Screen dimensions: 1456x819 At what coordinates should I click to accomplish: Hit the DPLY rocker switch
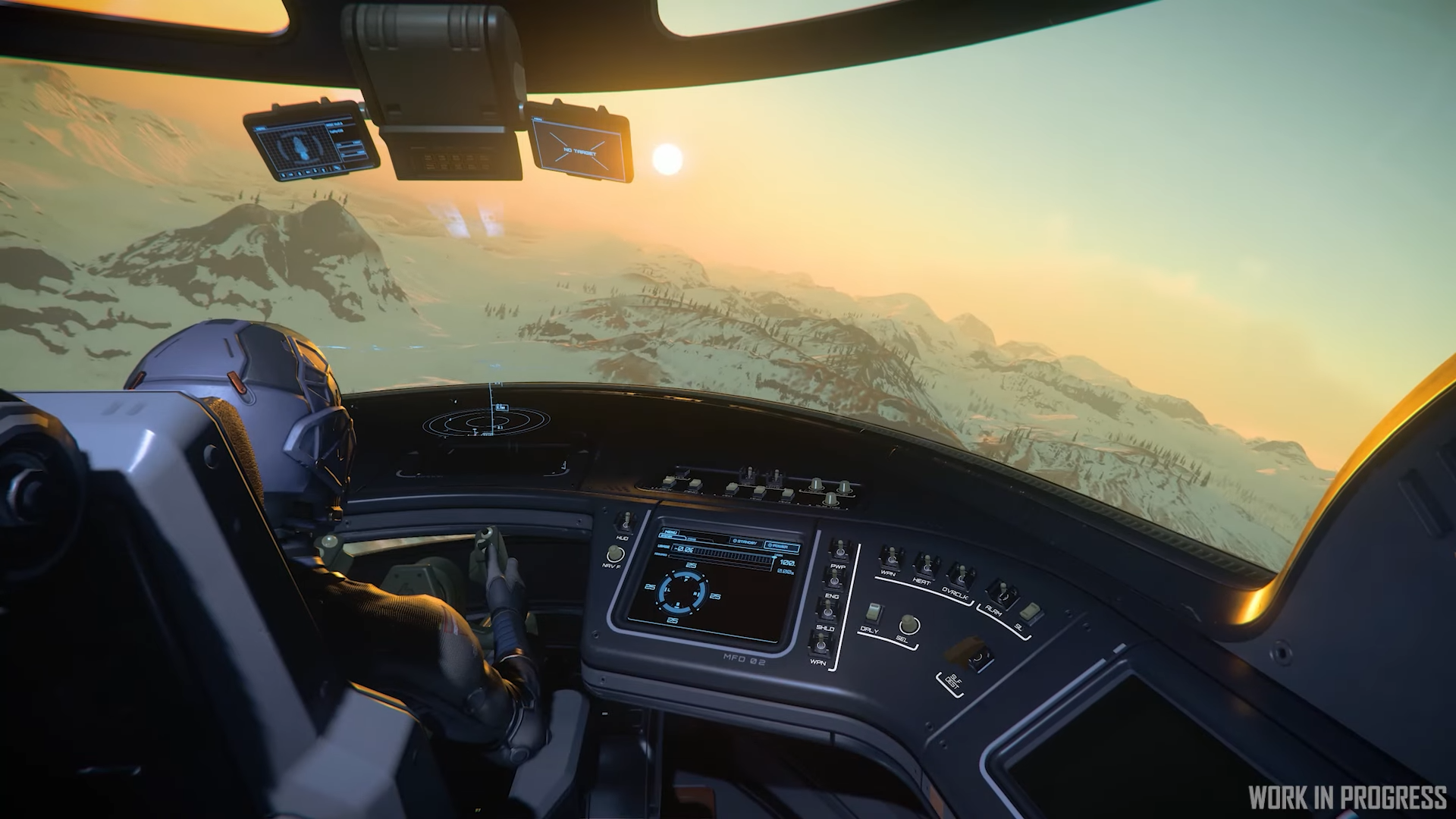pos(874,613)
